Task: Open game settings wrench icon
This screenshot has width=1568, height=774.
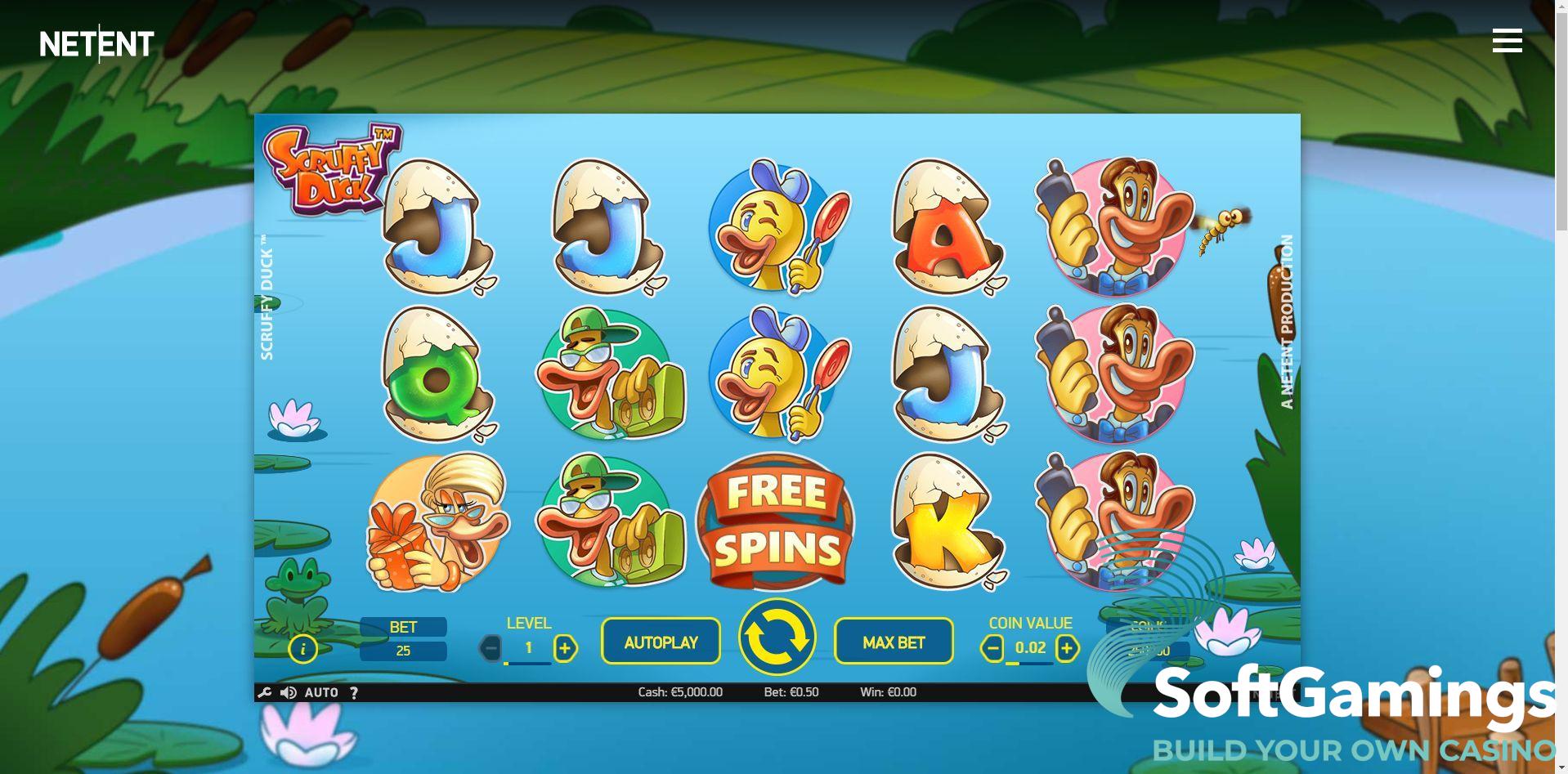Action: pyautogui.click(x=264, y=693)
